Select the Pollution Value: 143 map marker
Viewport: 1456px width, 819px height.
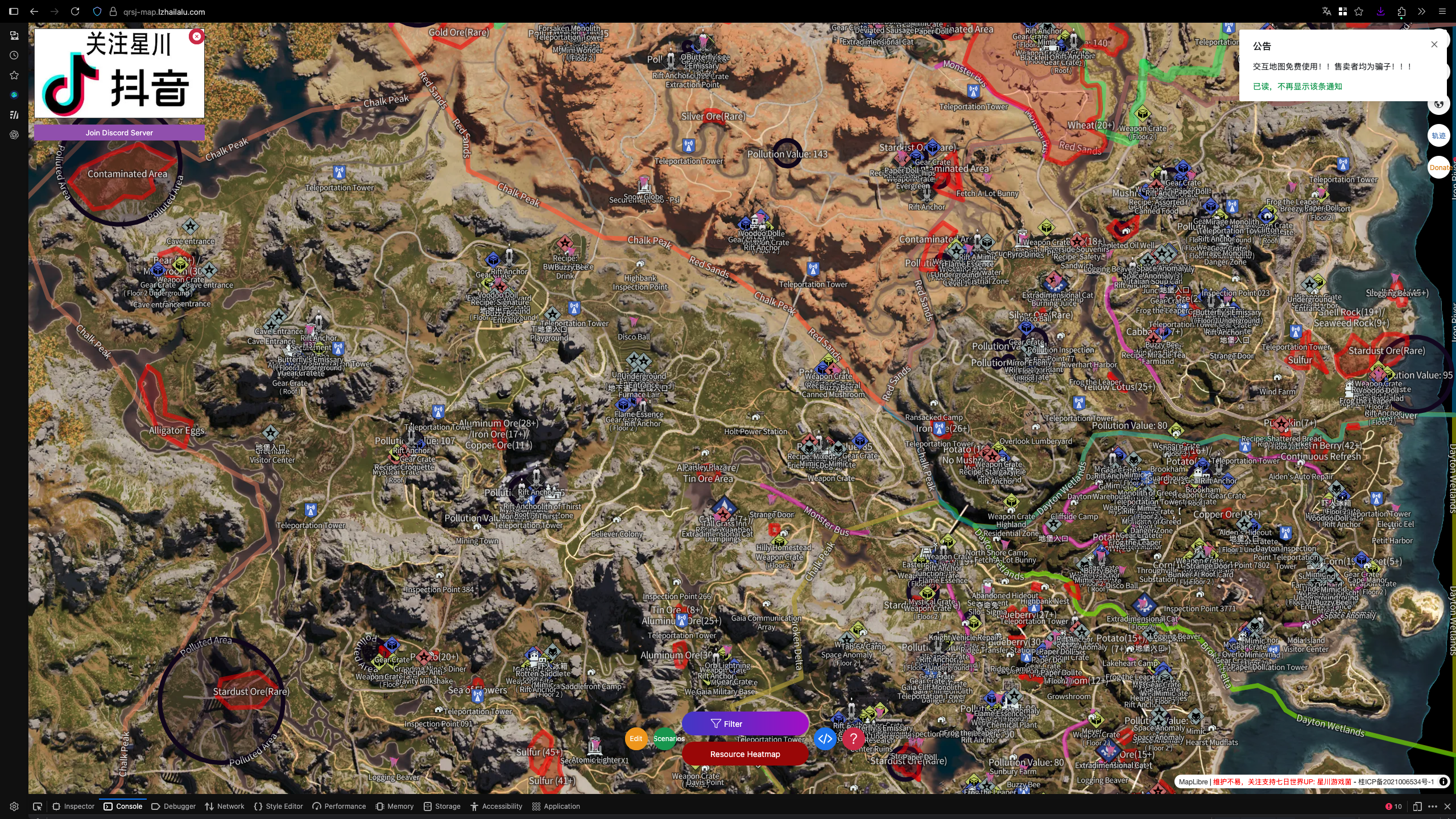[787, 154]
